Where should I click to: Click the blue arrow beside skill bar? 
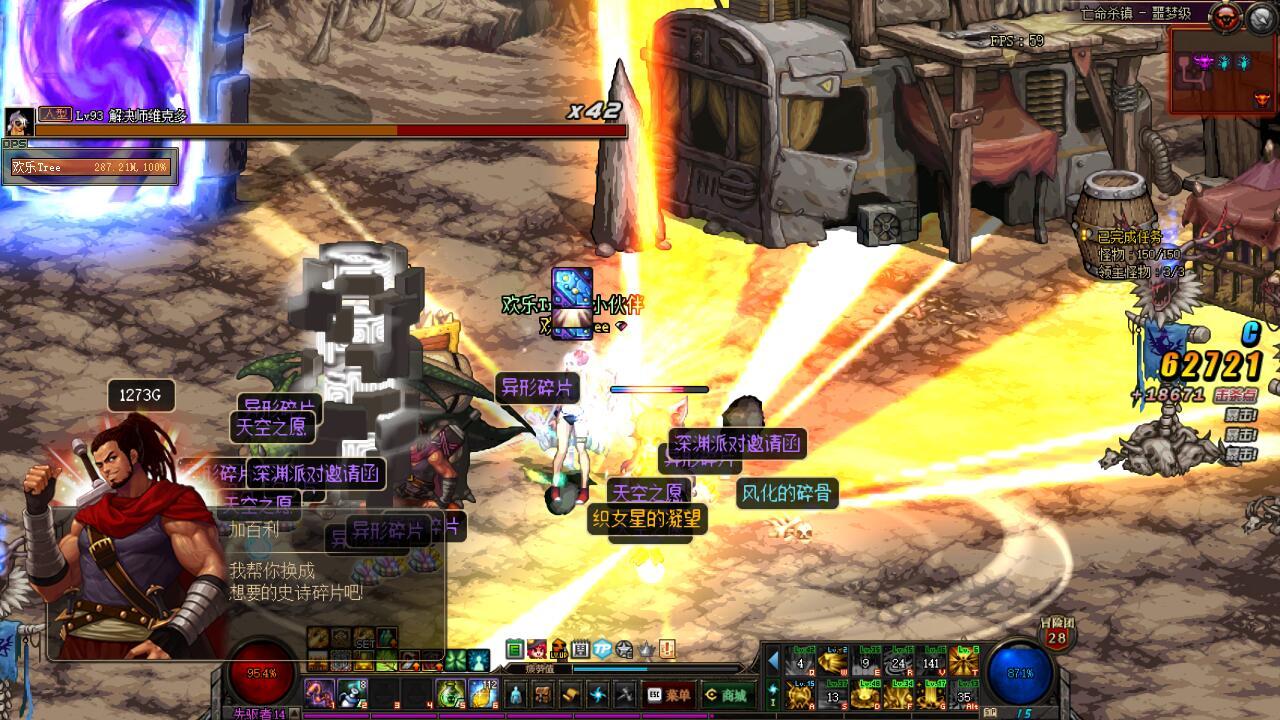pos(773,661)
